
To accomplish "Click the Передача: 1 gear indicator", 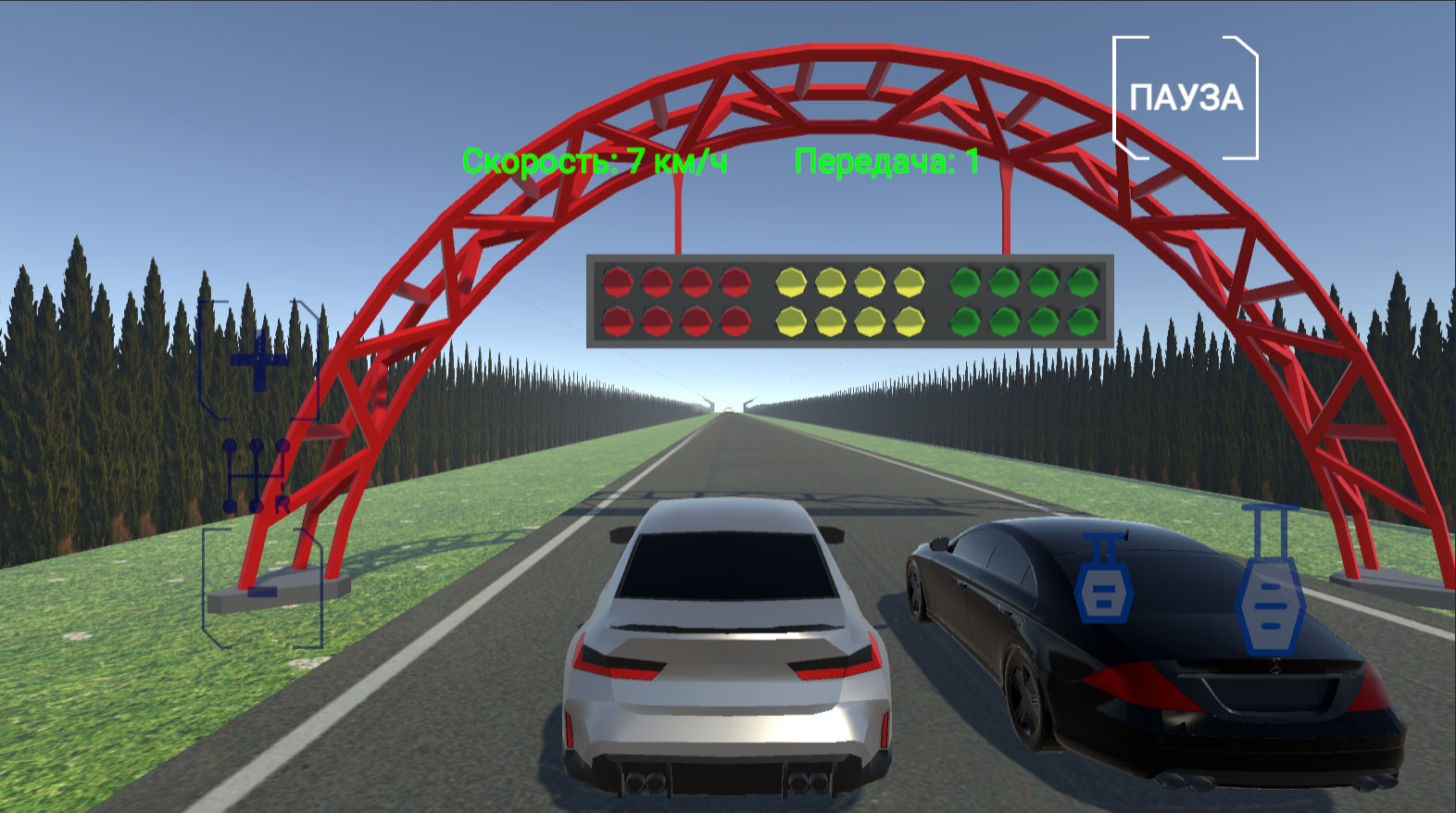I will click(x=886, y=161).
